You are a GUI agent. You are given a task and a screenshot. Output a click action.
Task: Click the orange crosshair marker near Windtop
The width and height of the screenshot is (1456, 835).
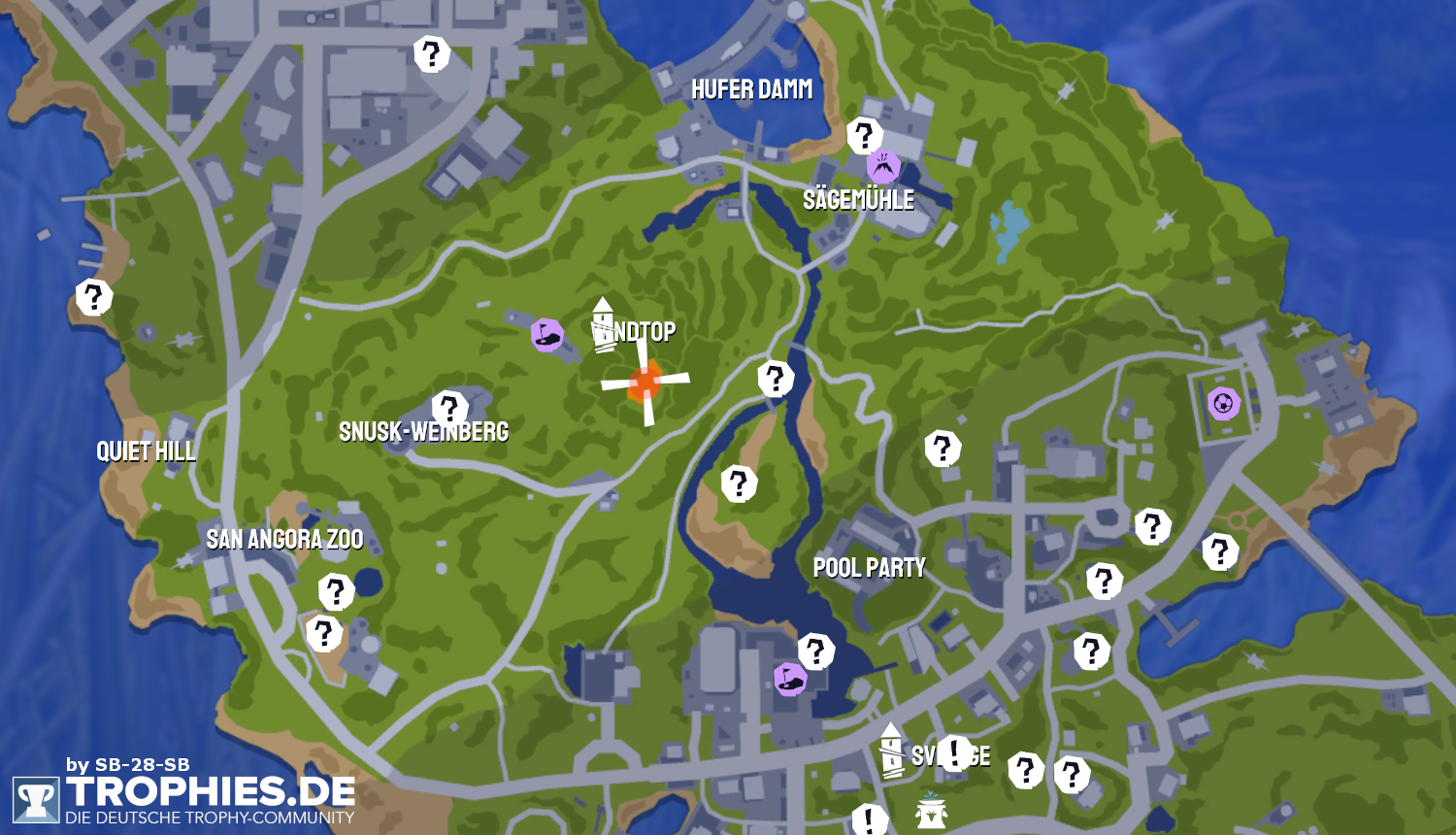645,382
